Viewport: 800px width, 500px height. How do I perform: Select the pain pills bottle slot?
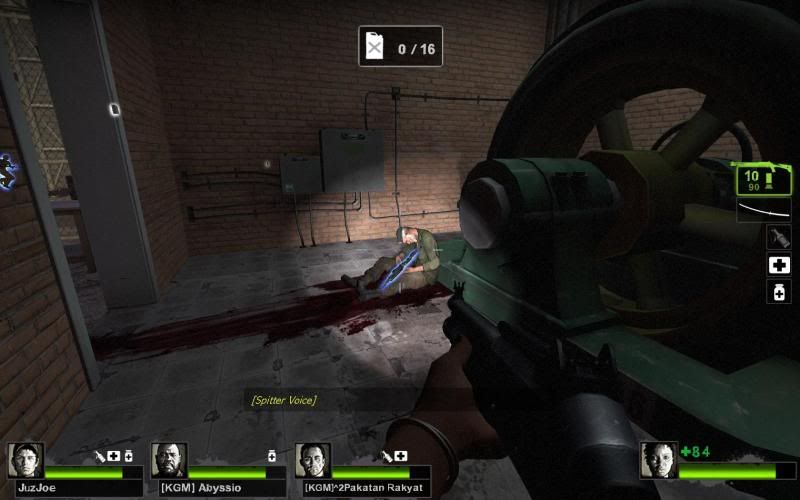[x=778, y=292]
